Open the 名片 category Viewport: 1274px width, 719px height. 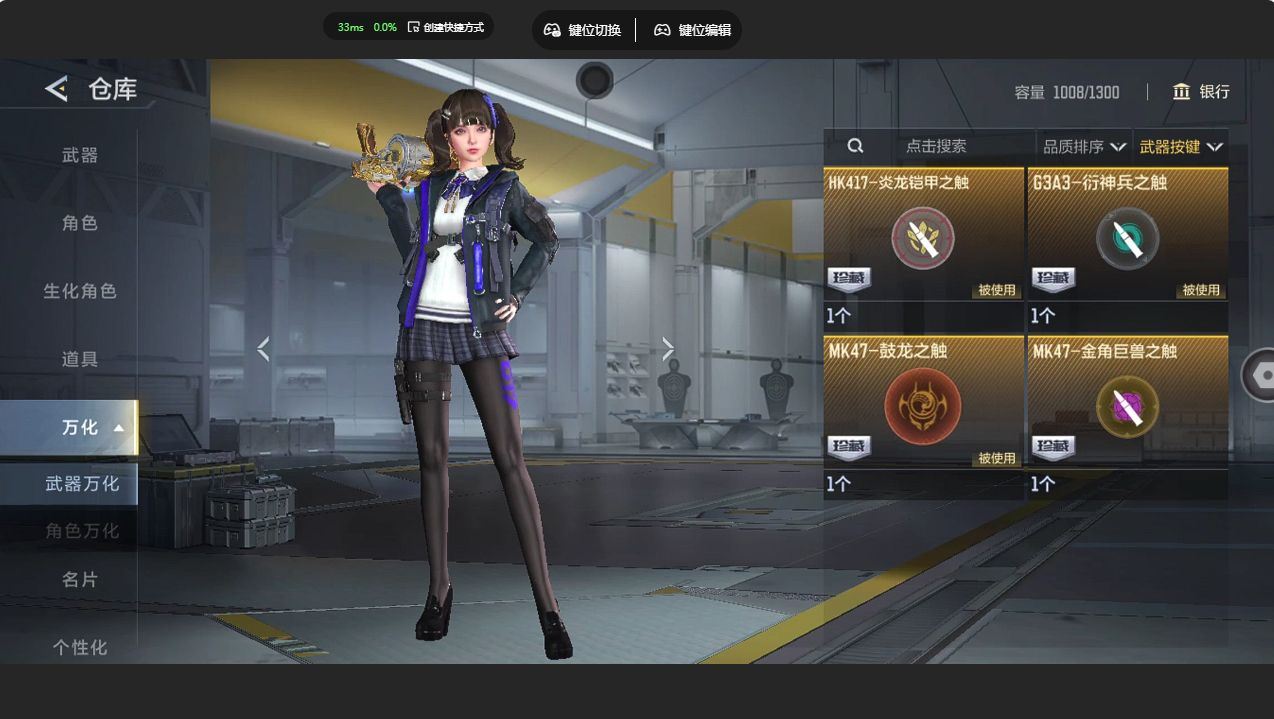[x=80, y=579]
